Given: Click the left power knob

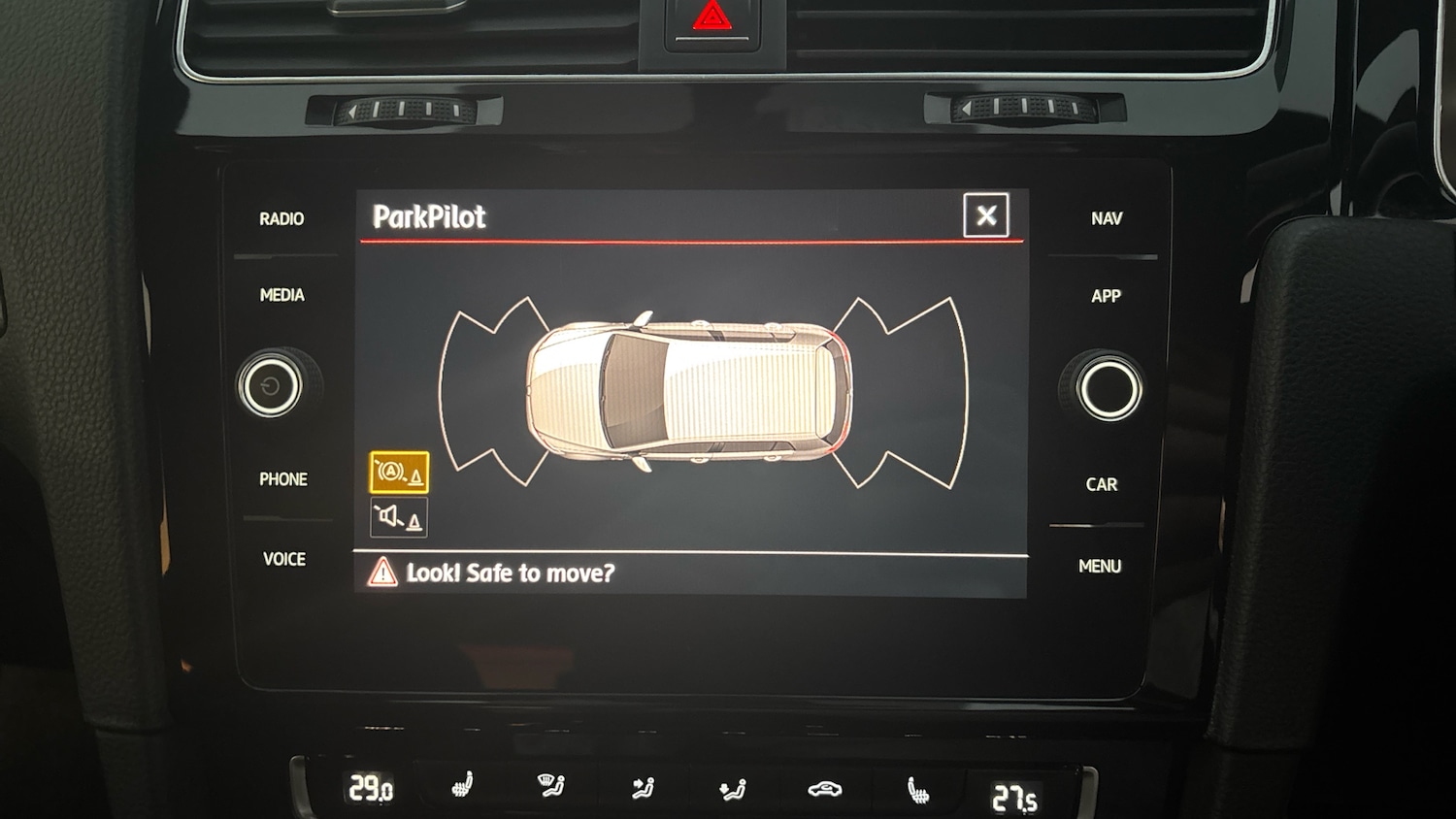Looking at the screenshot, I should pos(271,386).
